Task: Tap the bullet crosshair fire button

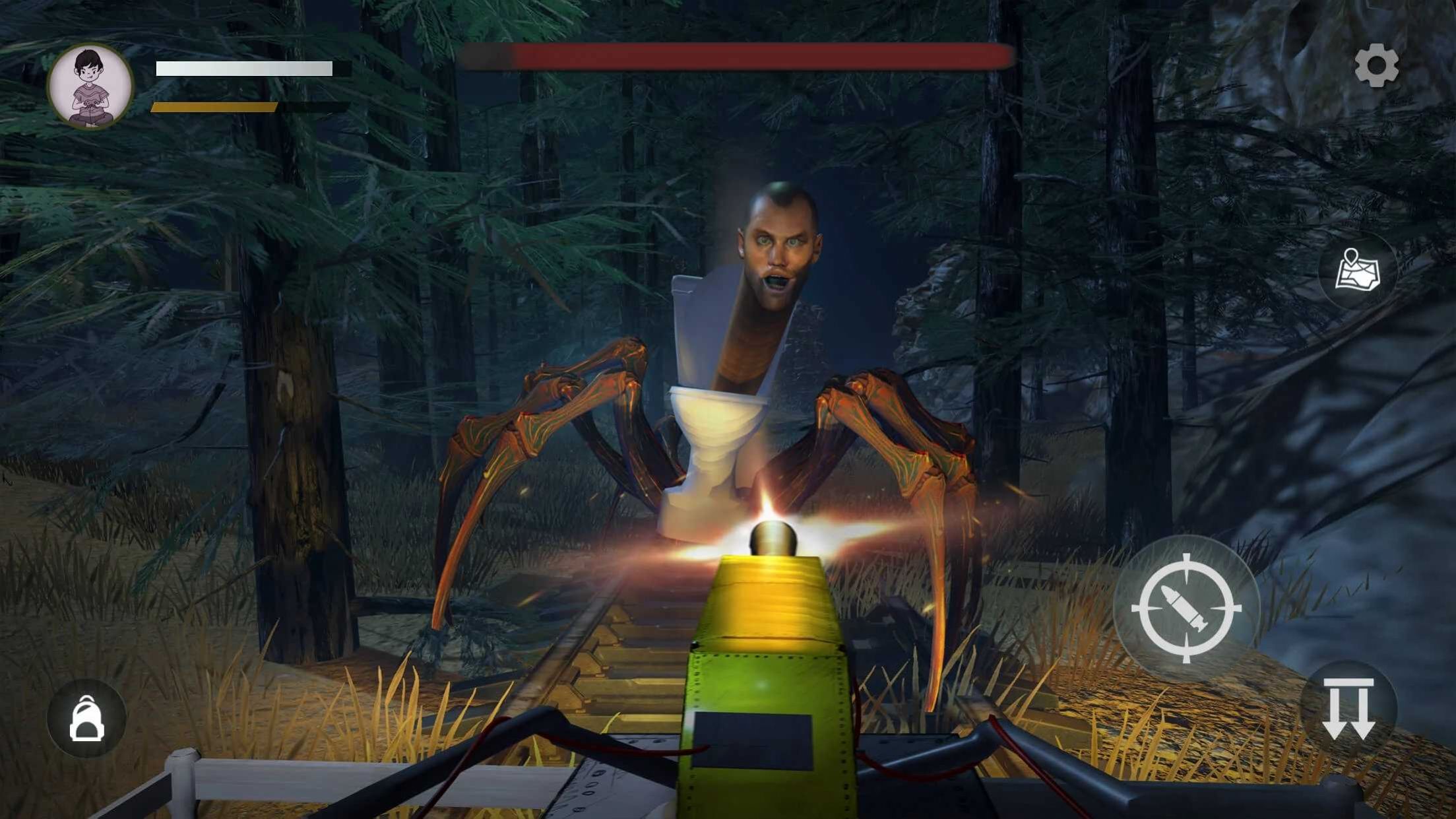Action: 1186,608
